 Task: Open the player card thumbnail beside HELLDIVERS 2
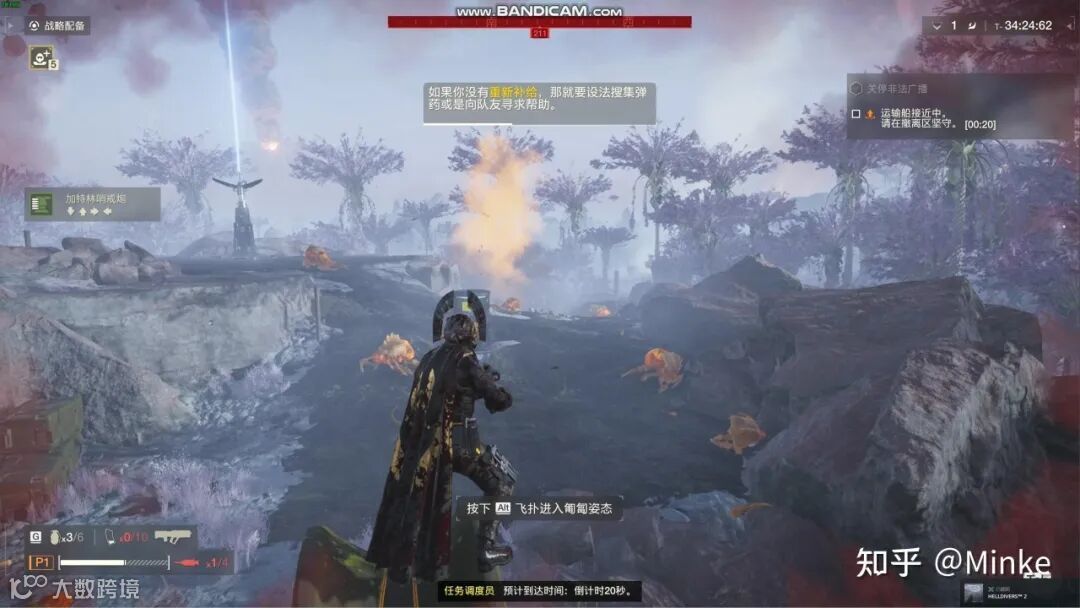(973, 593)
